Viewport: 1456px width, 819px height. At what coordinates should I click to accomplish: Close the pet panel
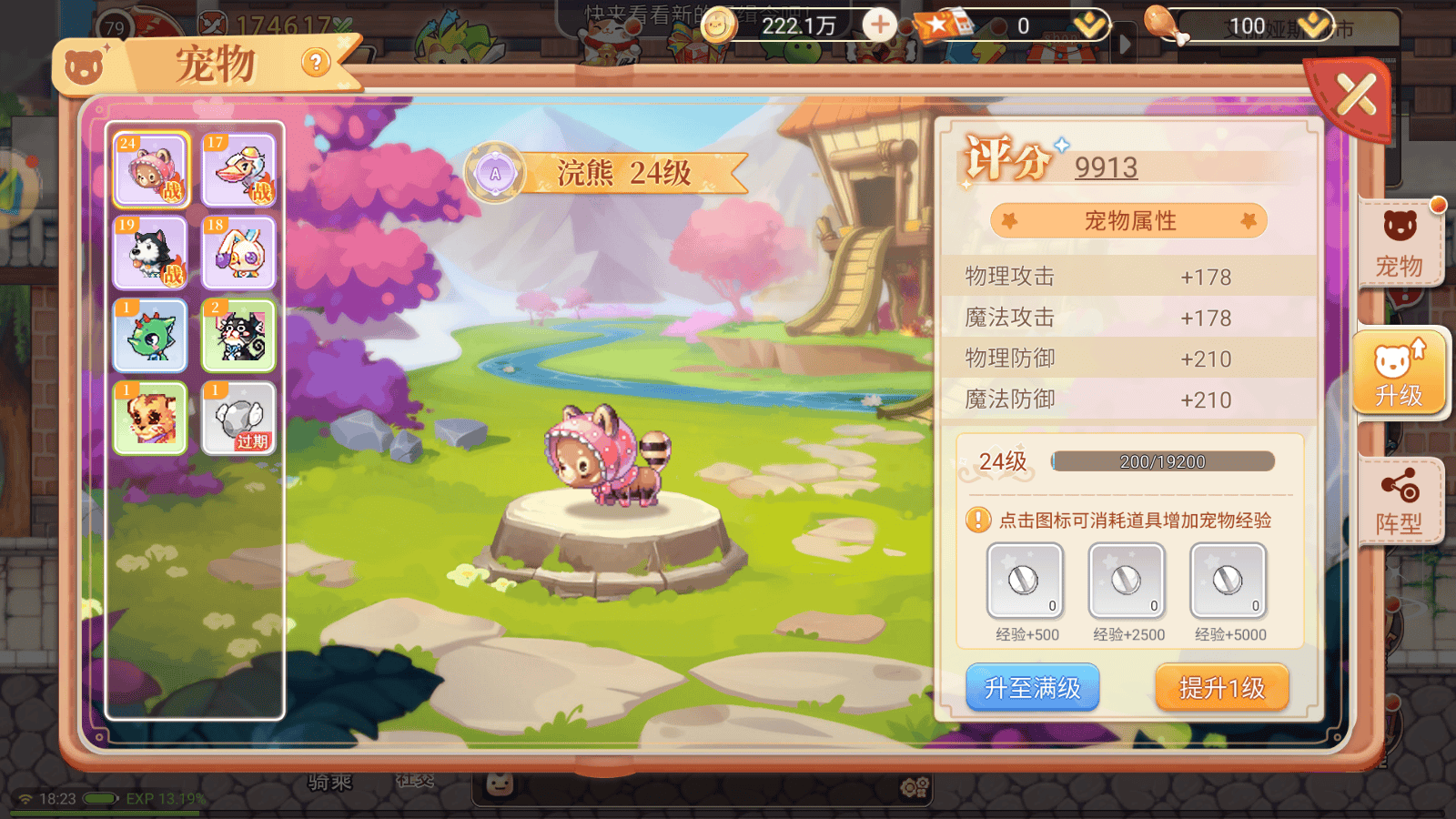[x=1355, y=95]
